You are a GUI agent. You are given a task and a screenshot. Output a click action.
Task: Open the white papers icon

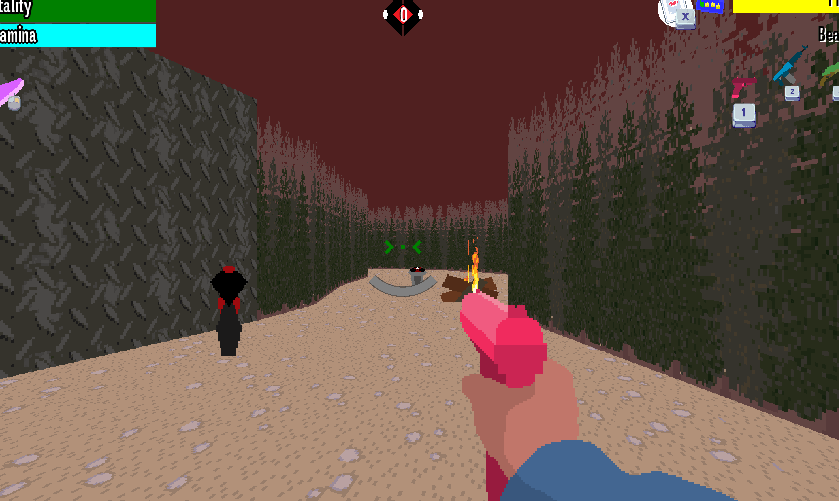tap(675, 12)
